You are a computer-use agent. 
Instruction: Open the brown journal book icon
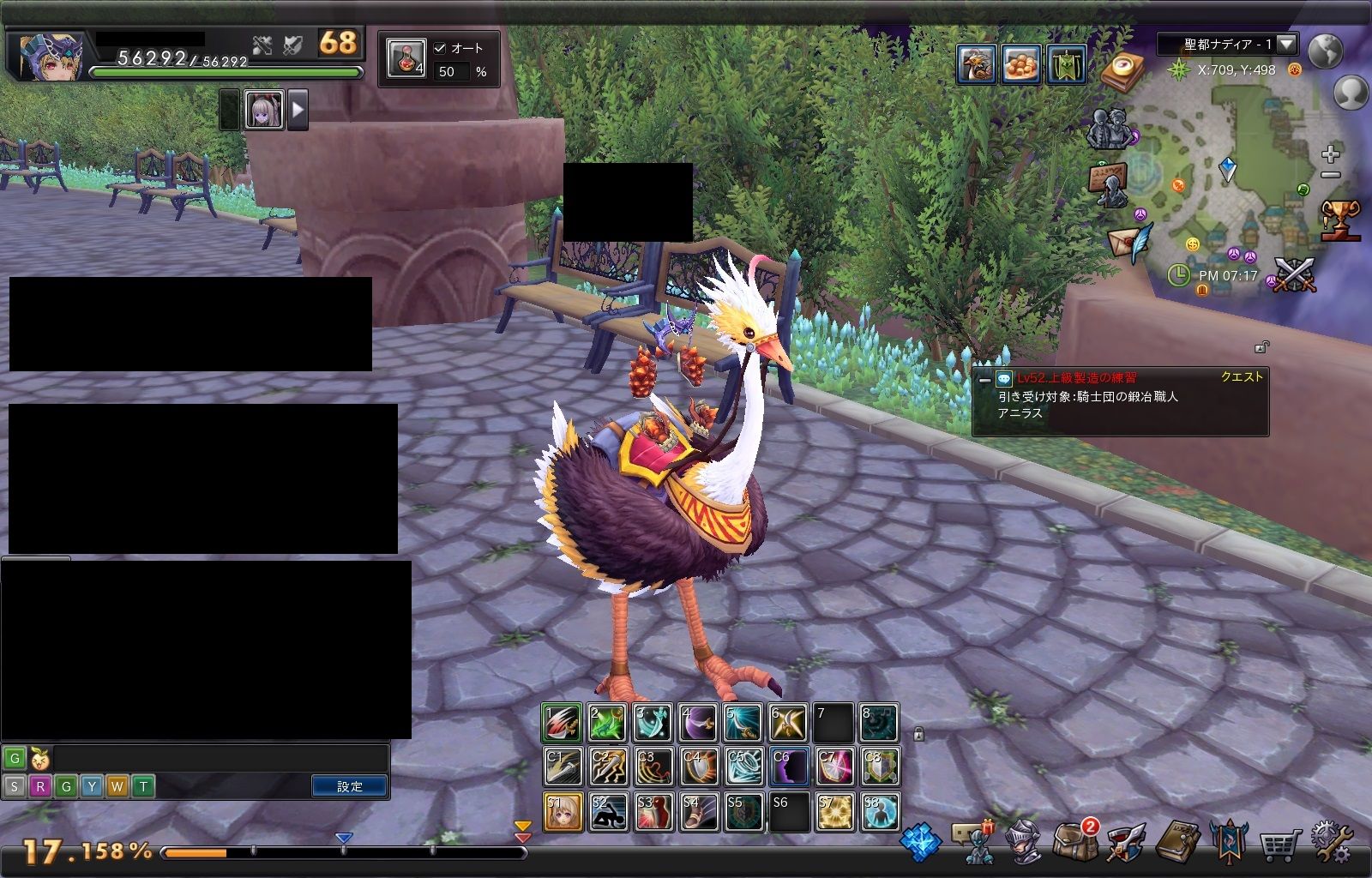click(1176, 842)
